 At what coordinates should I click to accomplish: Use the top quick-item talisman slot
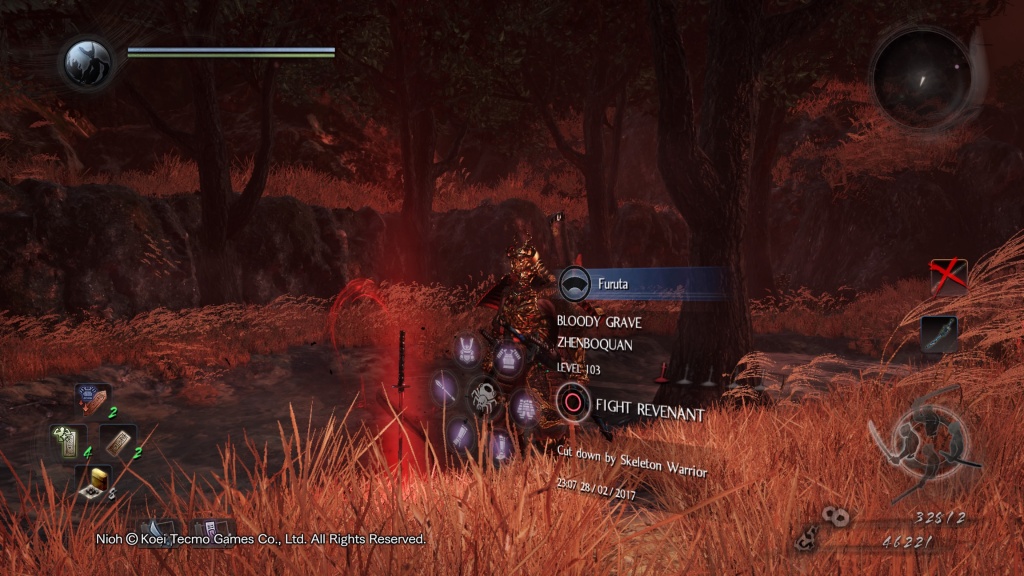tap(93, 399)
